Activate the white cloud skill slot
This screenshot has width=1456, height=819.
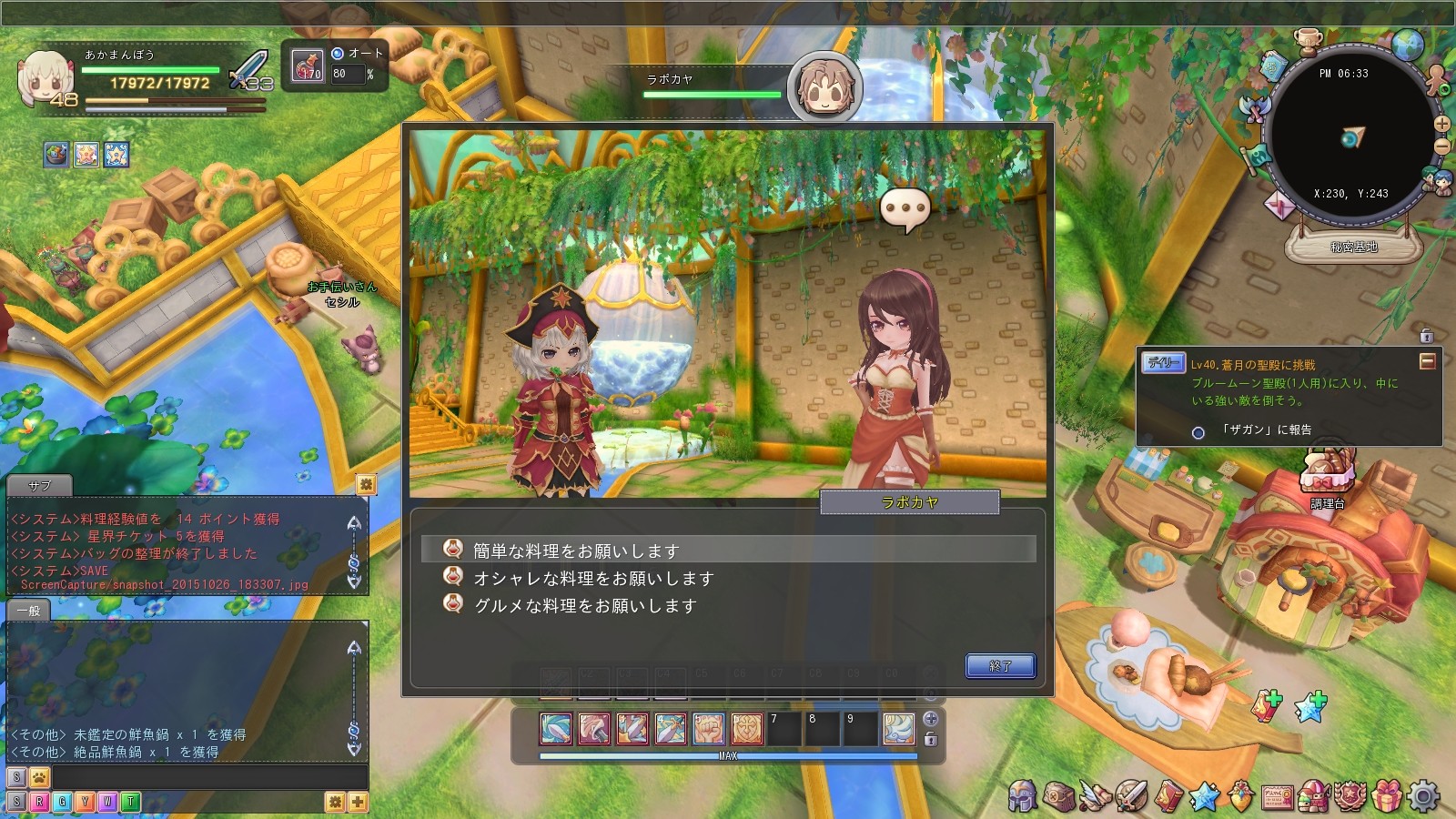click(899, 729)
